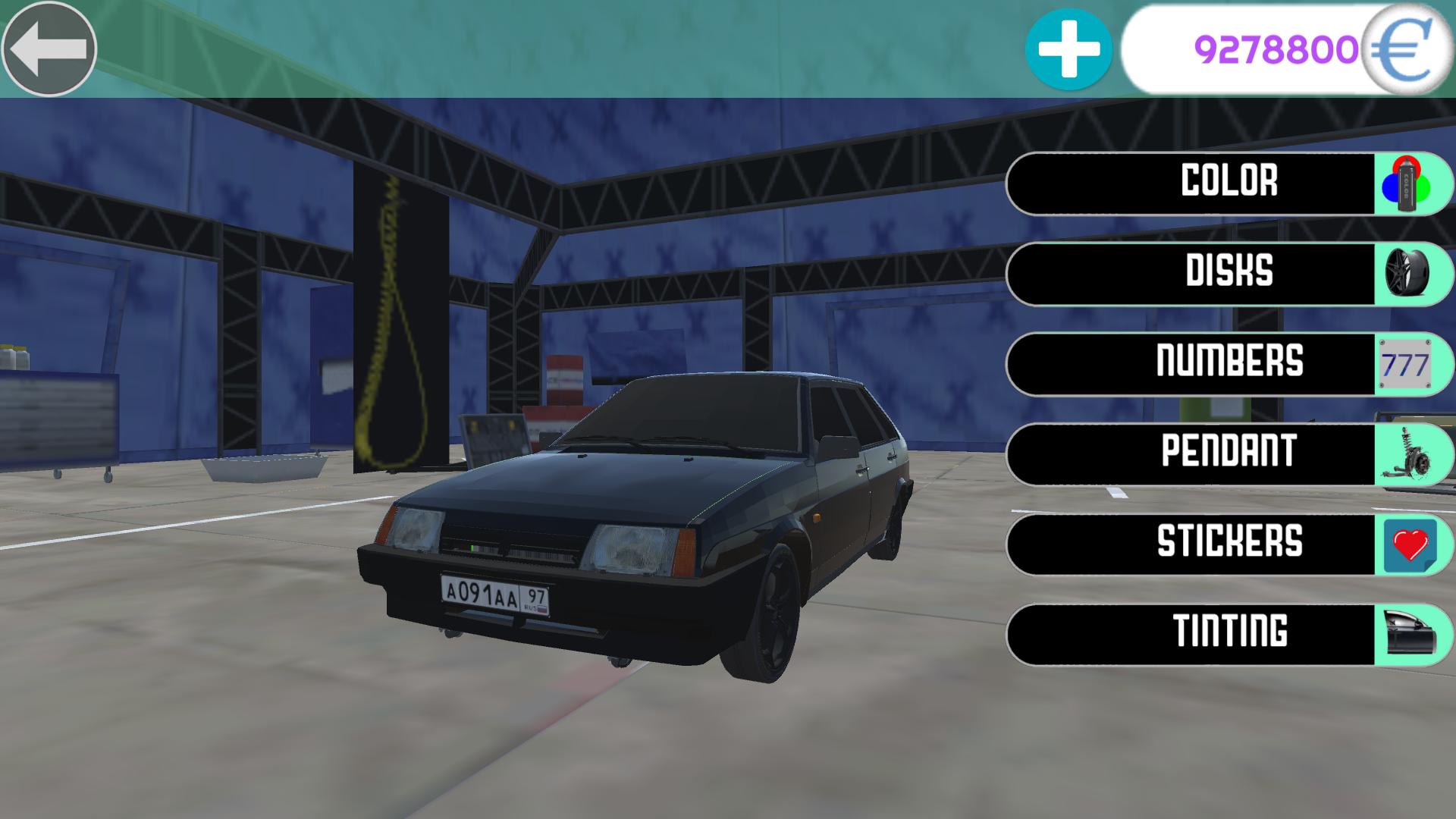Open the STICKERS customization panel
1456x819 pixels.
pyautogui.click(x=1228, y=542)
